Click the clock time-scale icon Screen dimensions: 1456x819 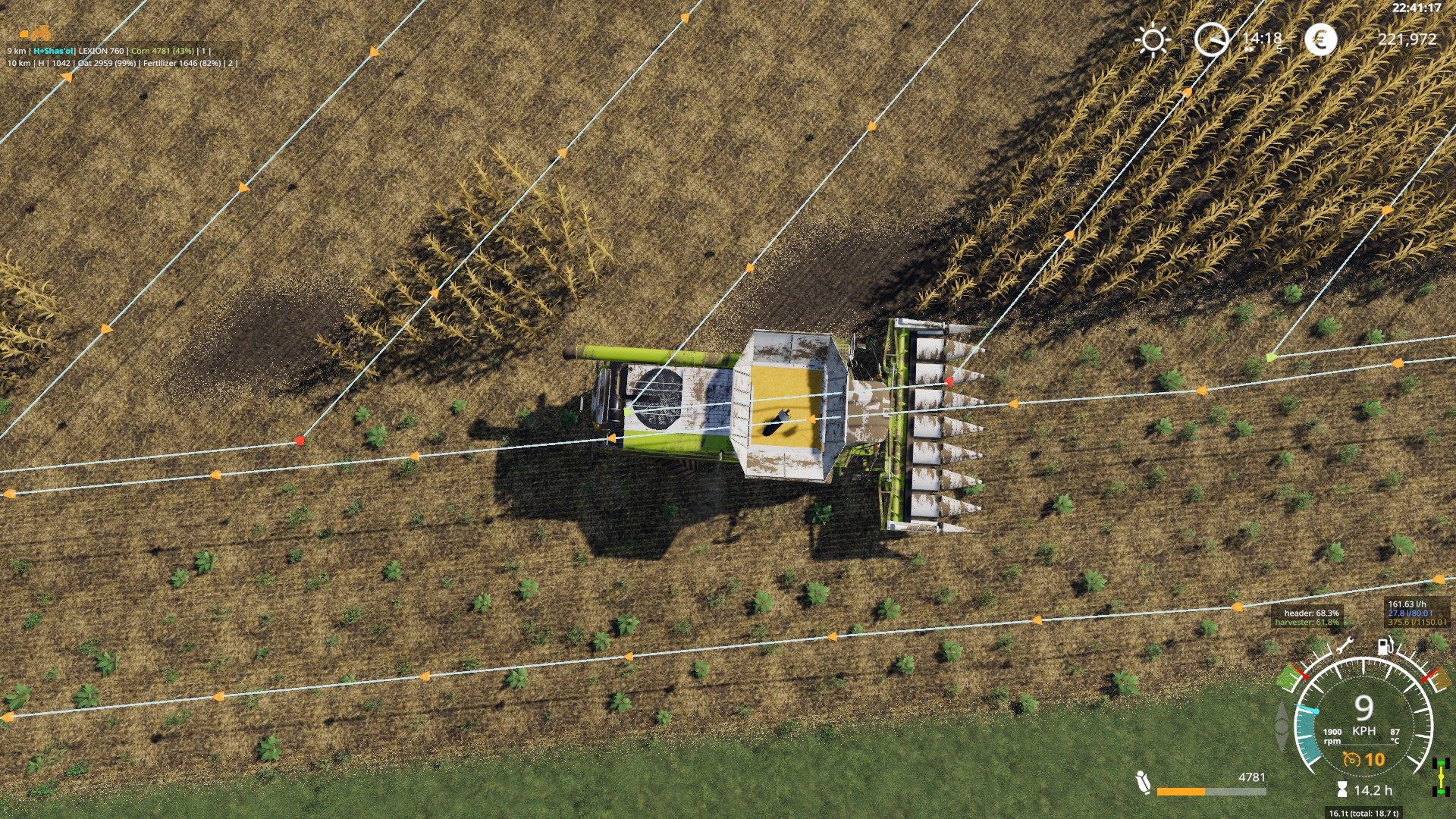tap(1211, 39)
